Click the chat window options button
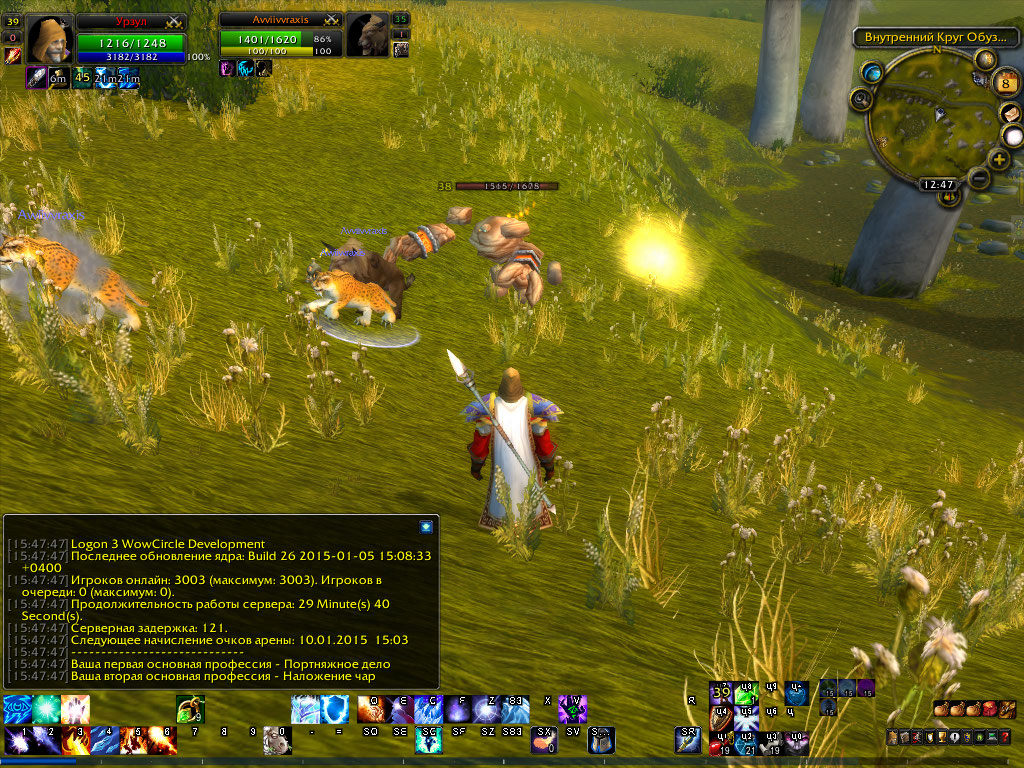Screen dimensions: 1024x768 point(426,525)
